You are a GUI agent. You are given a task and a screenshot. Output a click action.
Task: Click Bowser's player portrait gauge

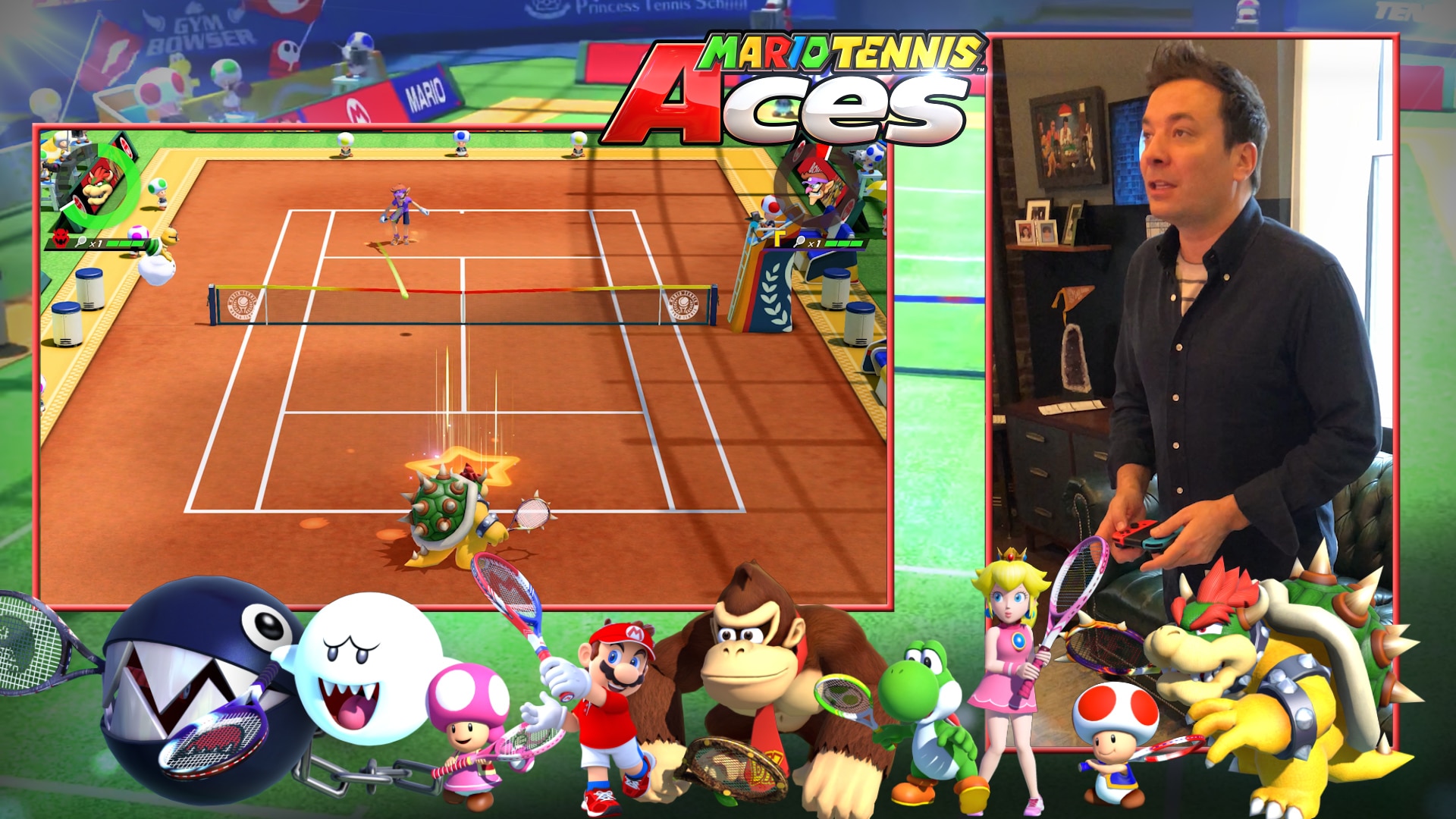98,187
